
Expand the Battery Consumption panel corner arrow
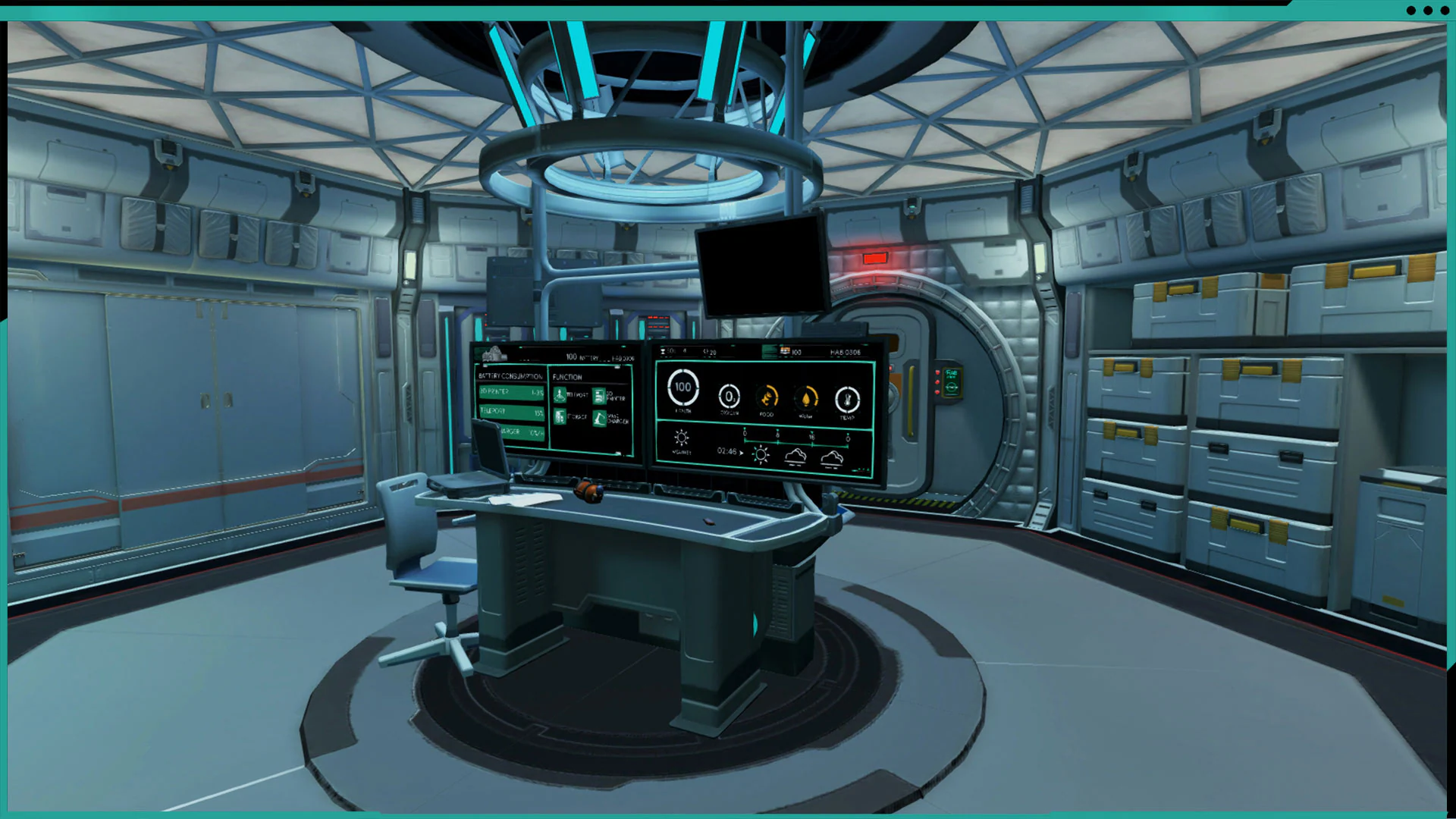pos(484,366)
